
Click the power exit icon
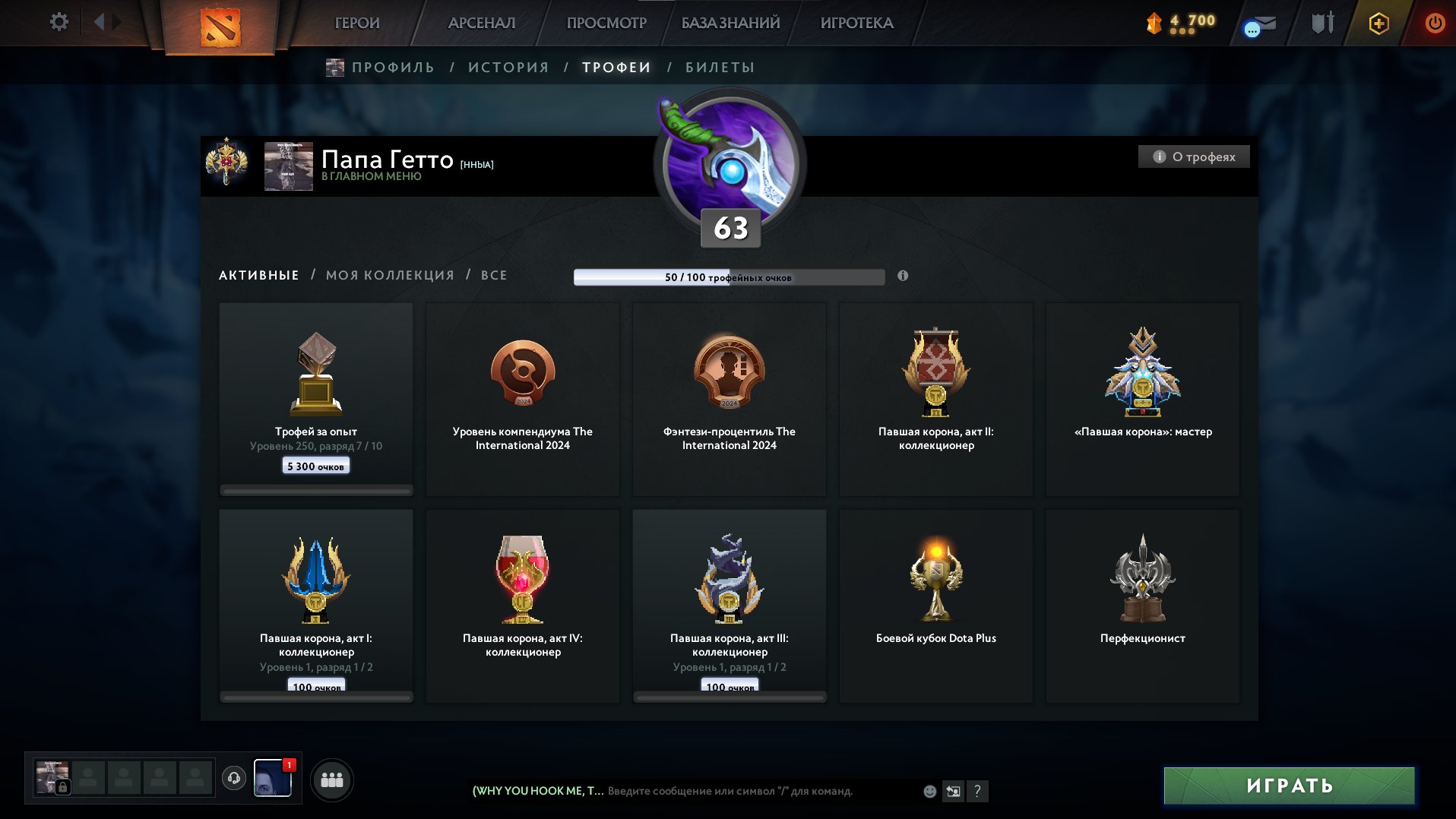coord(1435,23)
